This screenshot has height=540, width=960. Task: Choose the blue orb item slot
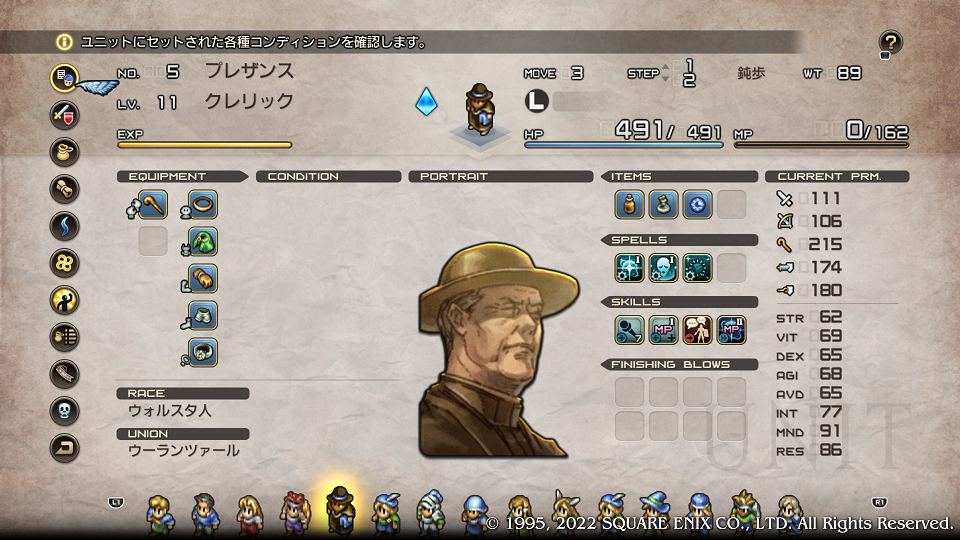(697, 205)
